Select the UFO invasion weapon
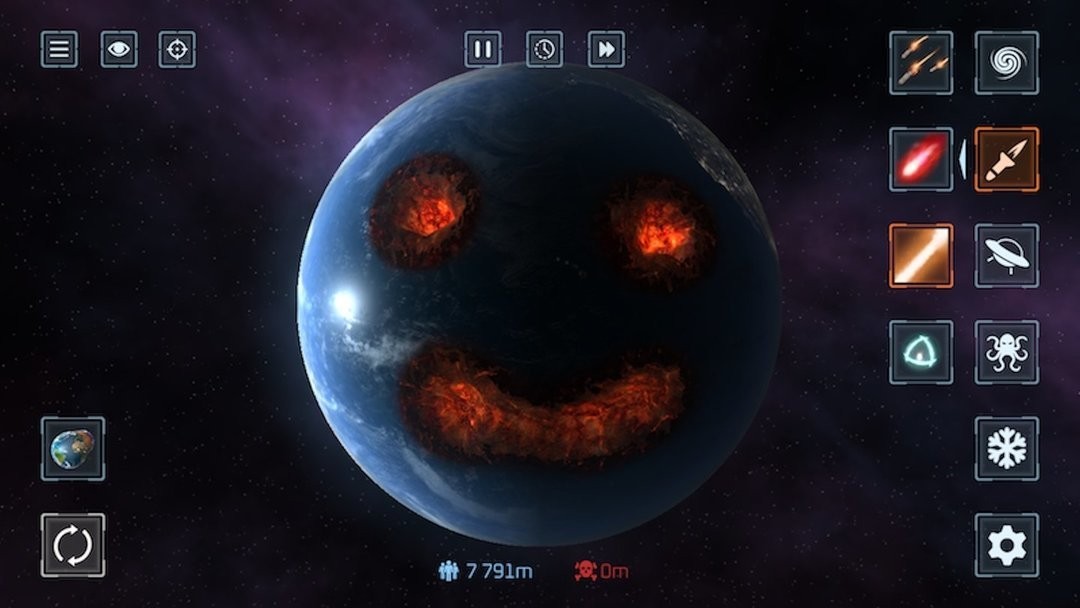The image size is (1080, 608). click(1006, 255)
